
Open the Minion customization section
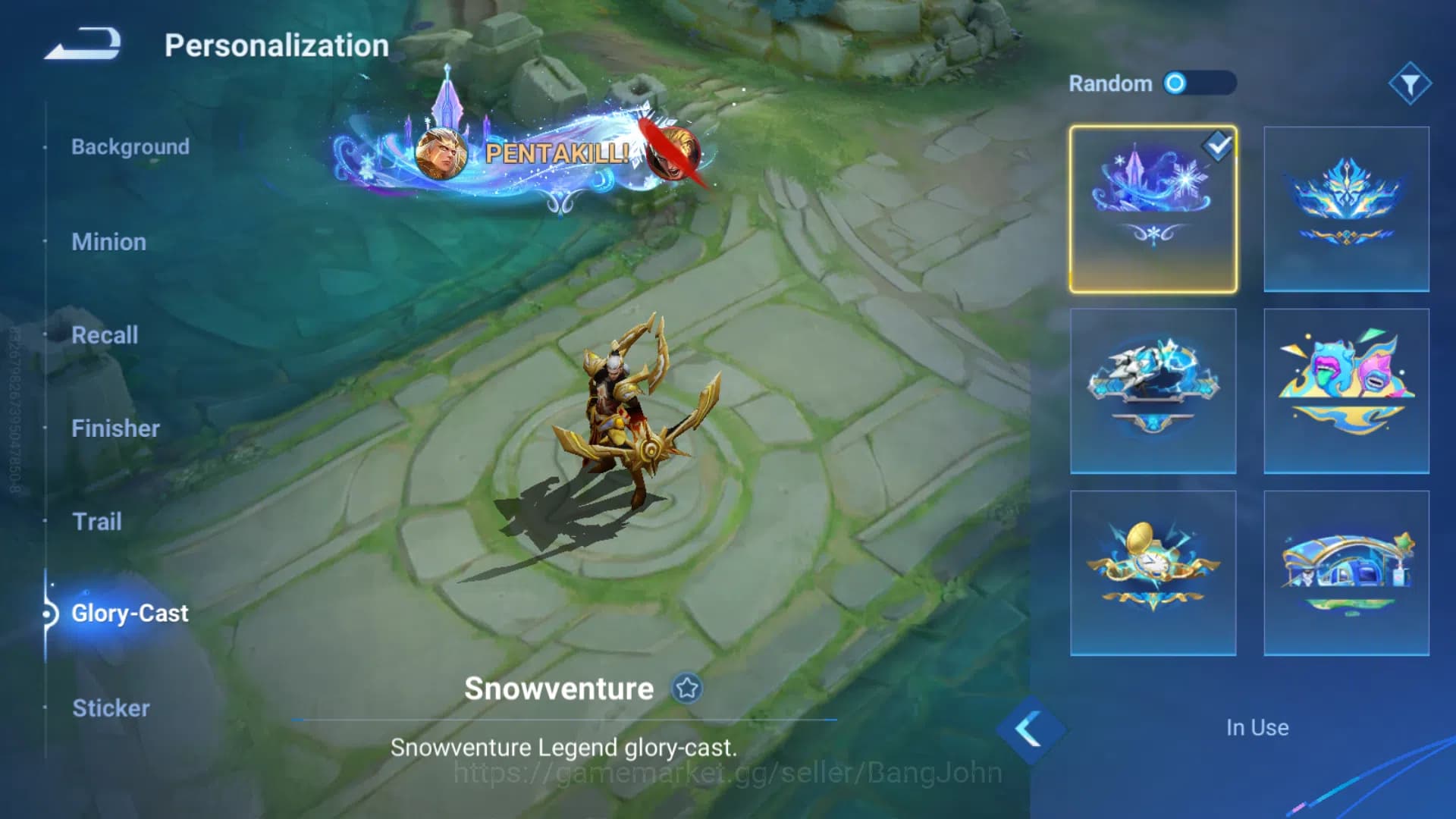109,242
